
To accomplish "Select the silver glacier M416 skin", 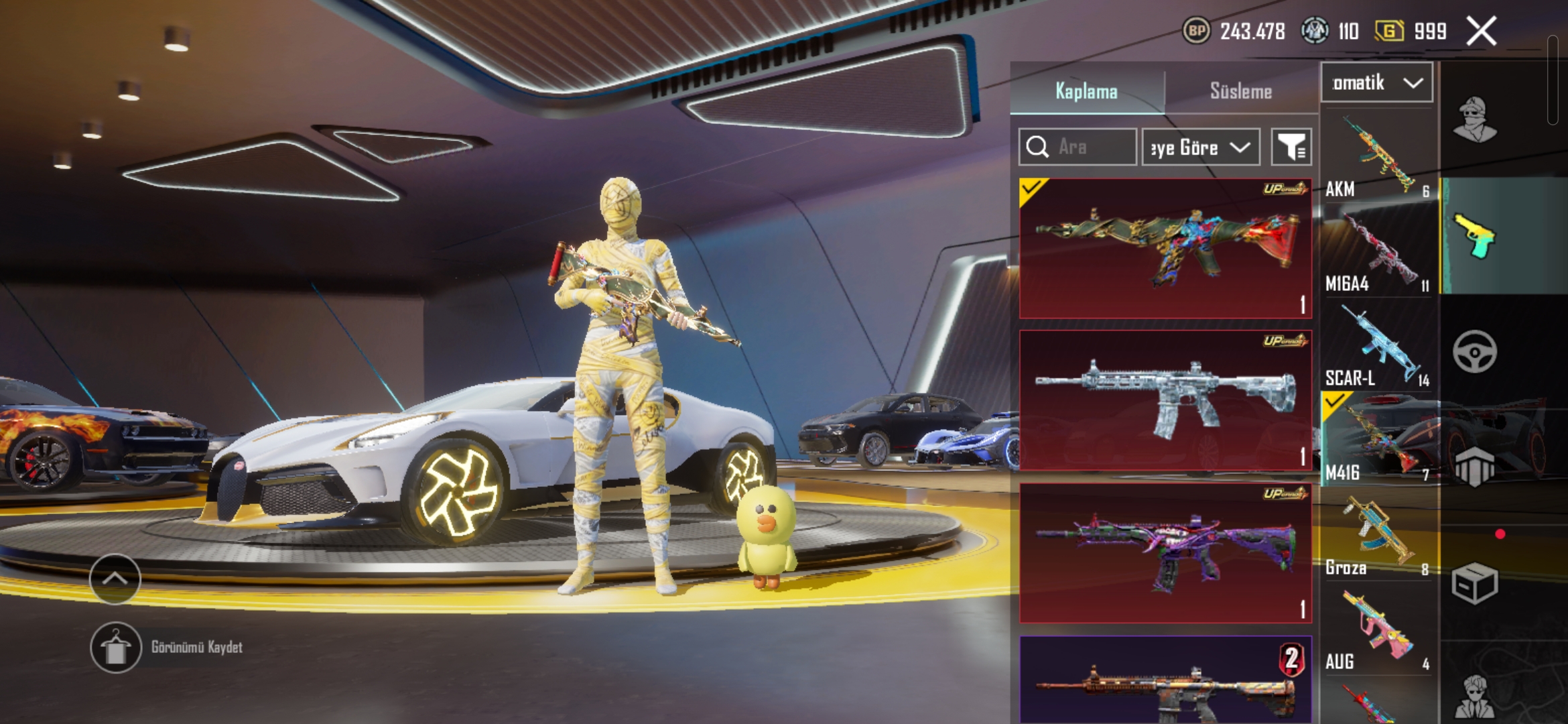I will click(1165, 400).
